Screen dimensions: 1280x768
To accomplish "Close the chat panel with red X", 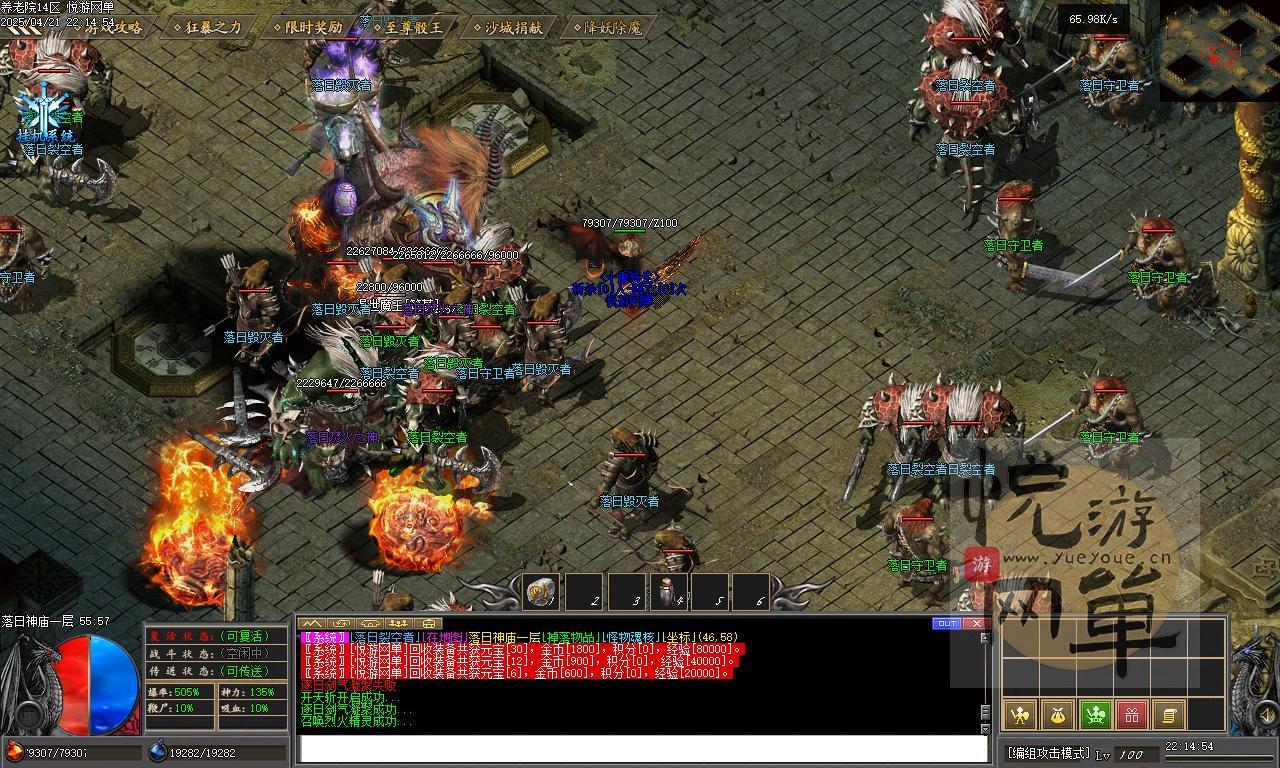I will pyautogui.click(x=976, y=624).
